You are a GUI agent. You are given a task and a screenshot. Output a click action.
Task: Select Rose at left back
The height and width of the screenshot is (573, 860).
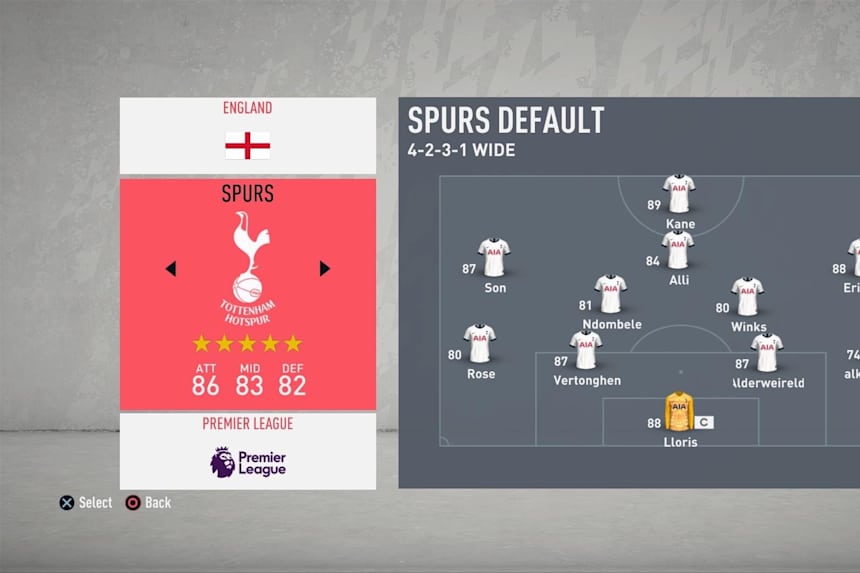pos(480,344)
